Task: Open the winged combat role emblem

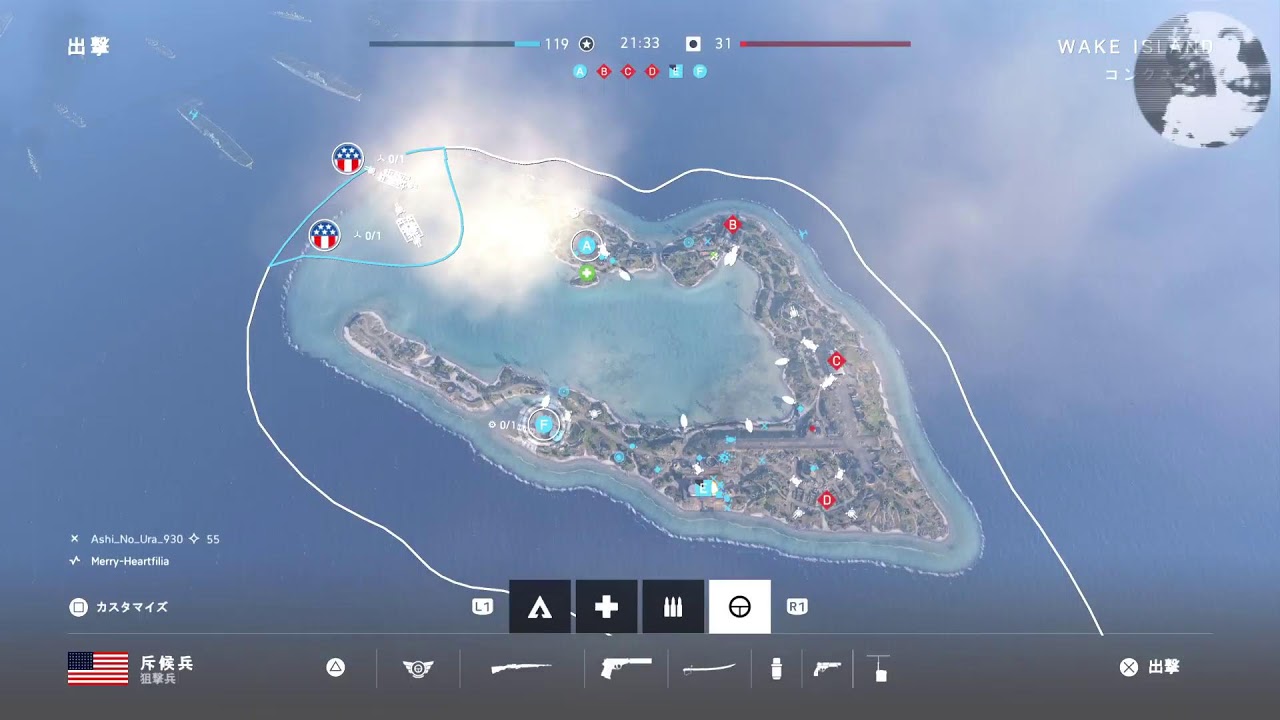Action: tap(417, 668)
